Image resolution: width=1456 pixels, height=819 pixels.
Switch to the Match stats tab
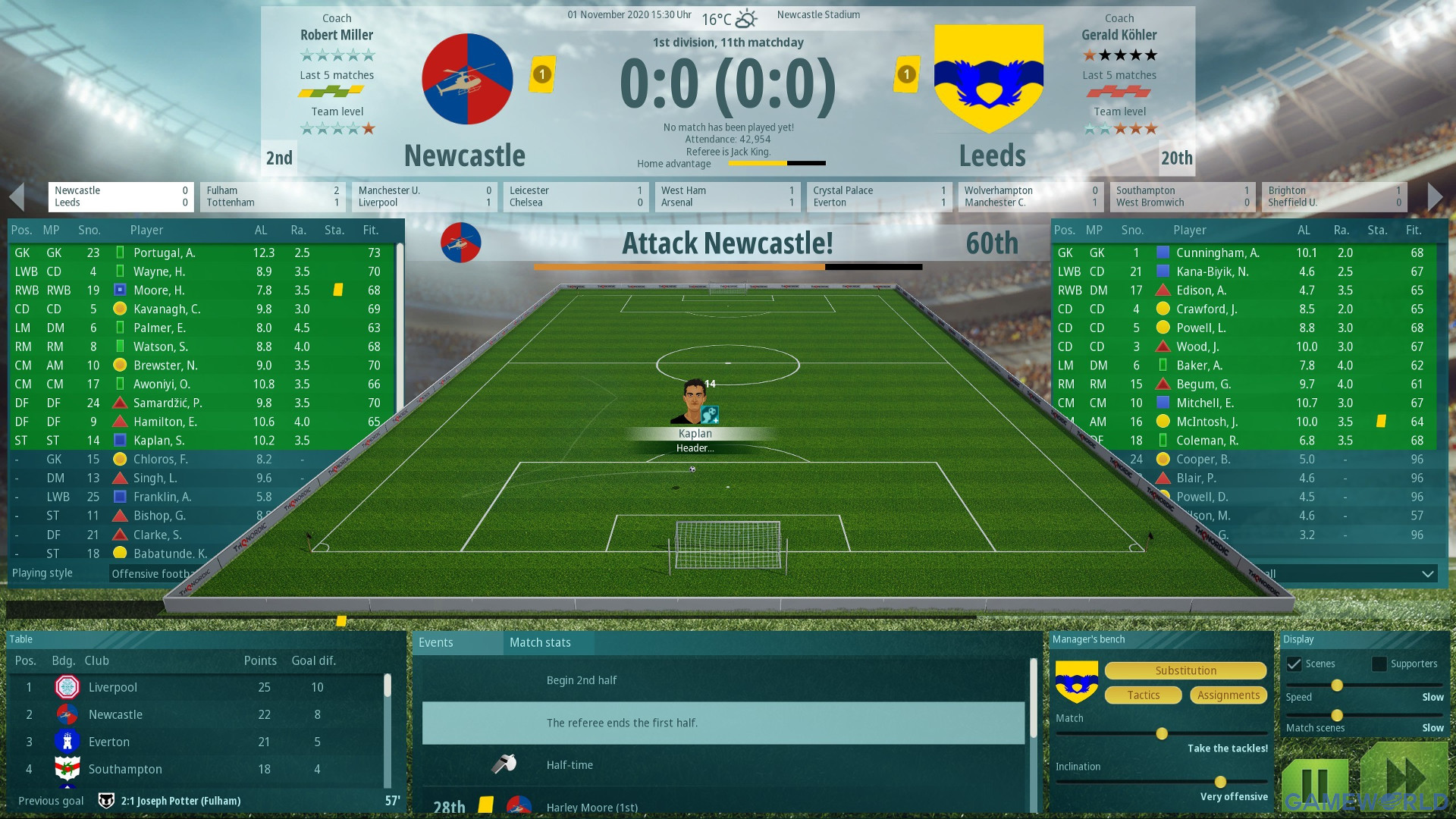point(540,642)
